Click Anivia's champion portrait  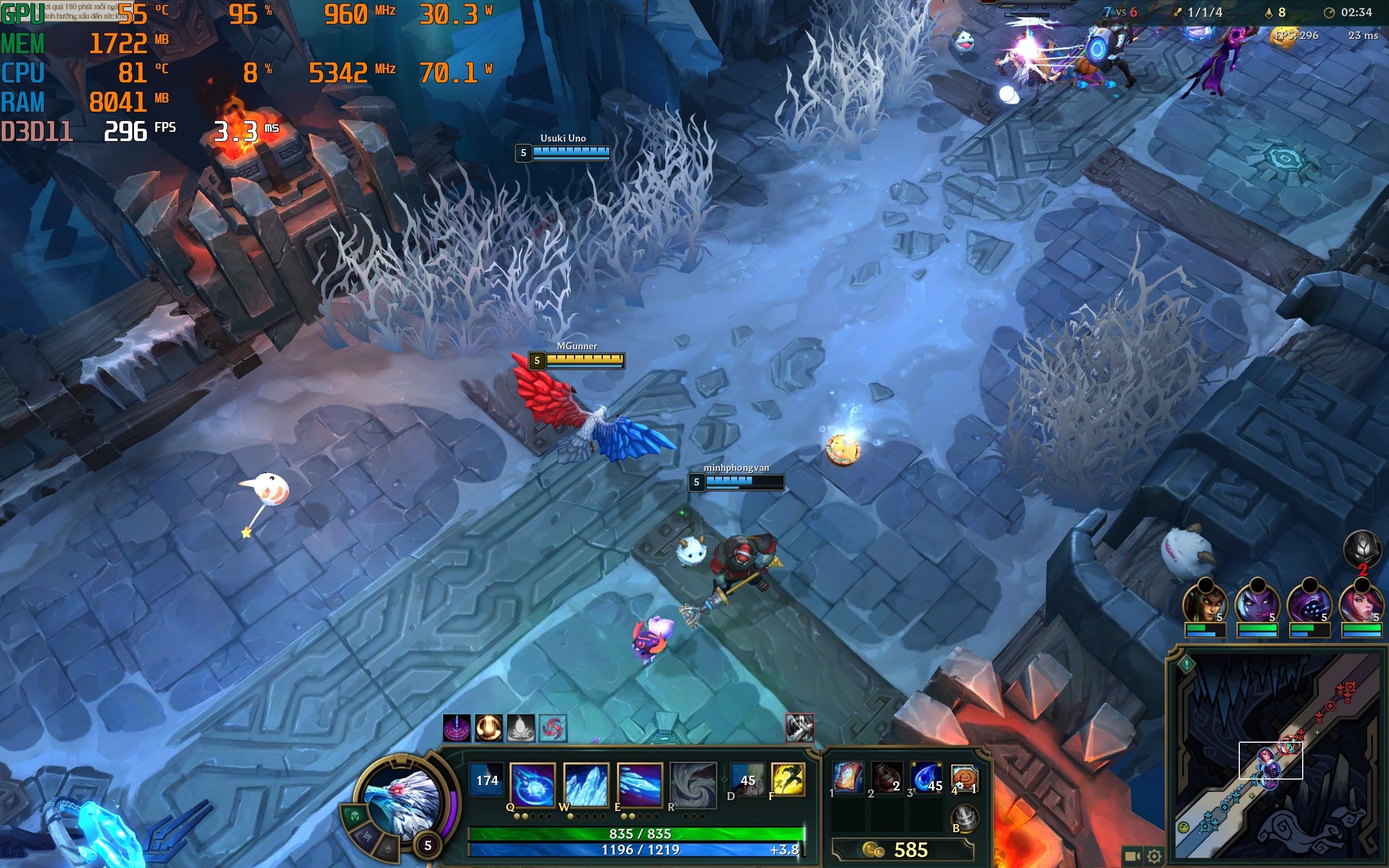pyautogui.click(x=400, y=799)
